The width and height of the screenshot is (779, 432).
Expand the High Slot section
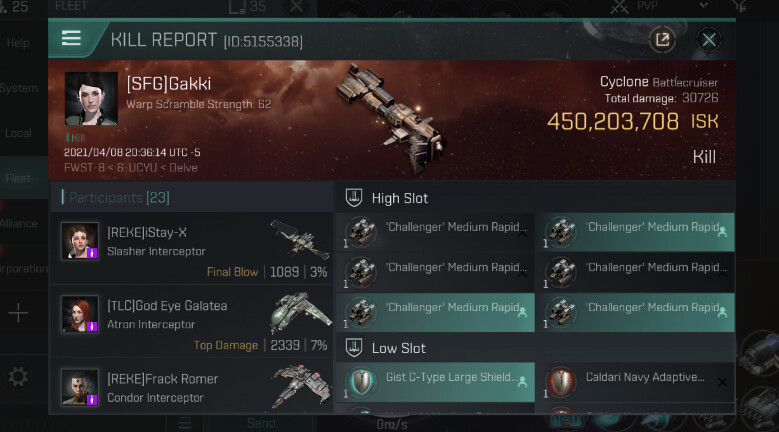[x=400, y=198]
